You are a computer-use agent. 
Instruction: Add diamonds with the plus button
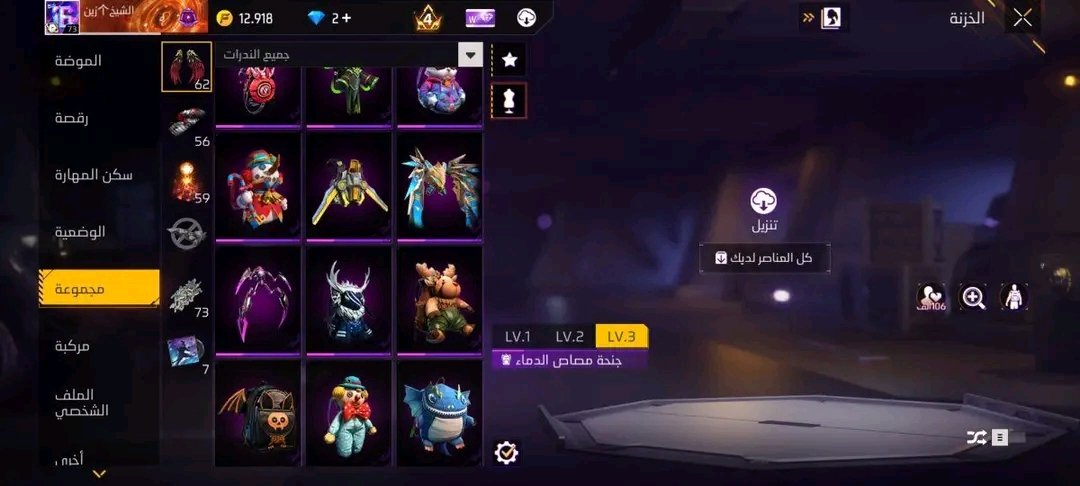coord(346,18)
